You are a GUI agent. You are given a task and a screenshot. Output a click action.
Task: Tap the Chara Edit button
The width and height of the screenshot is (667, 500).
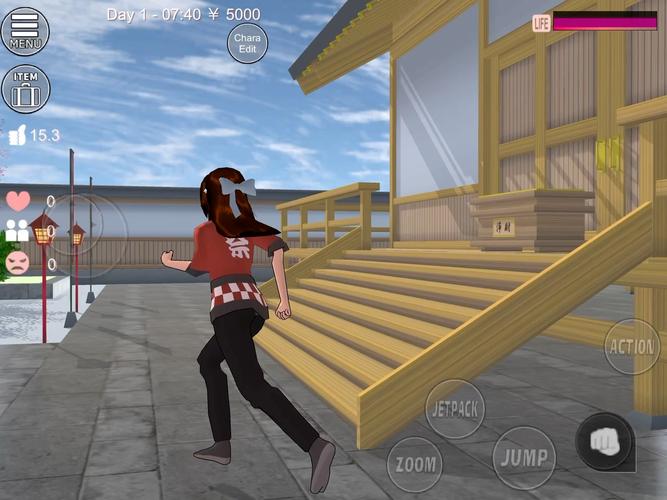coord(247,43)
